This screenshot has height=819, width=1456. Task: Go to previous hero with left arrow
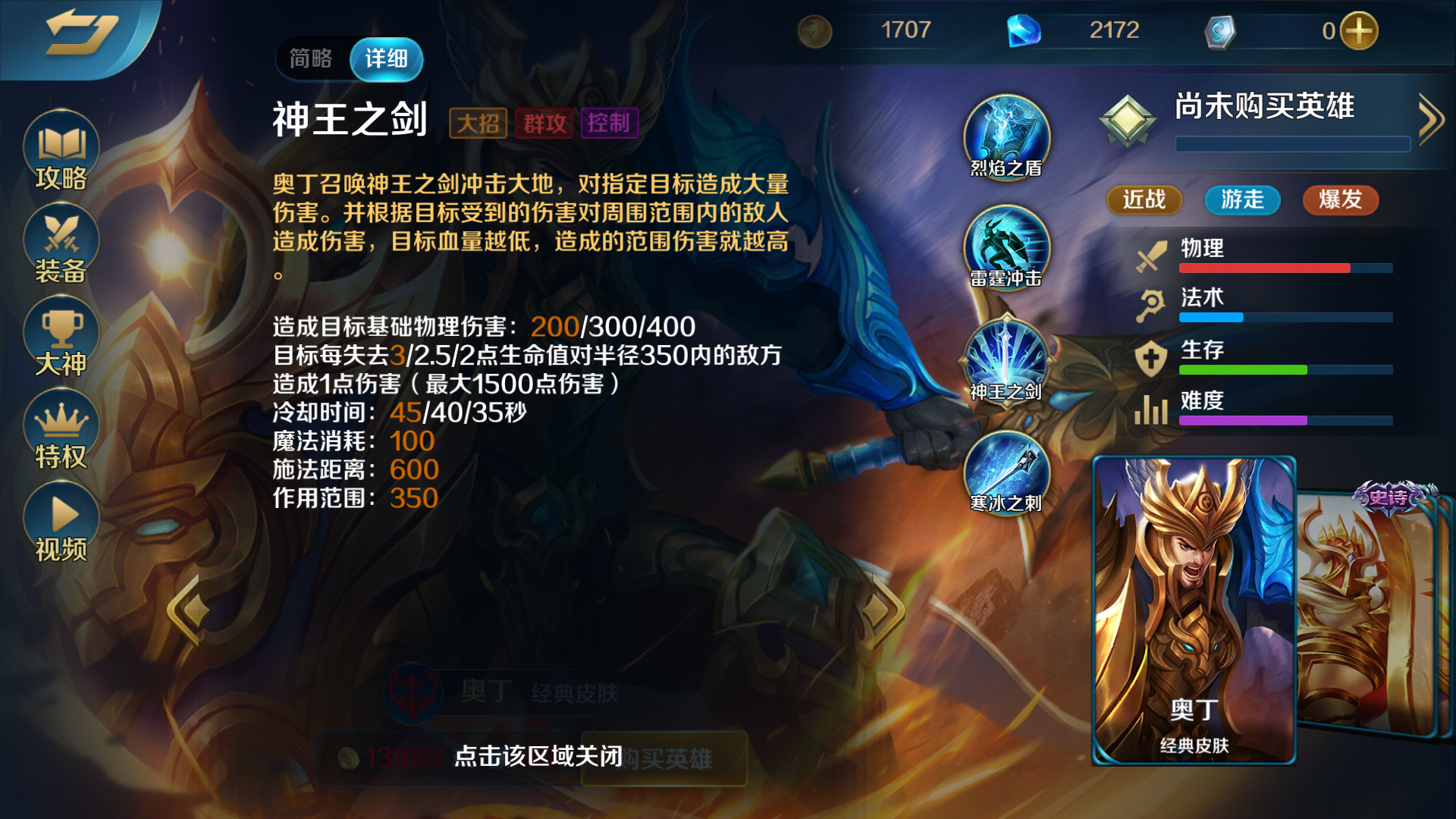(x=188, y=610)
